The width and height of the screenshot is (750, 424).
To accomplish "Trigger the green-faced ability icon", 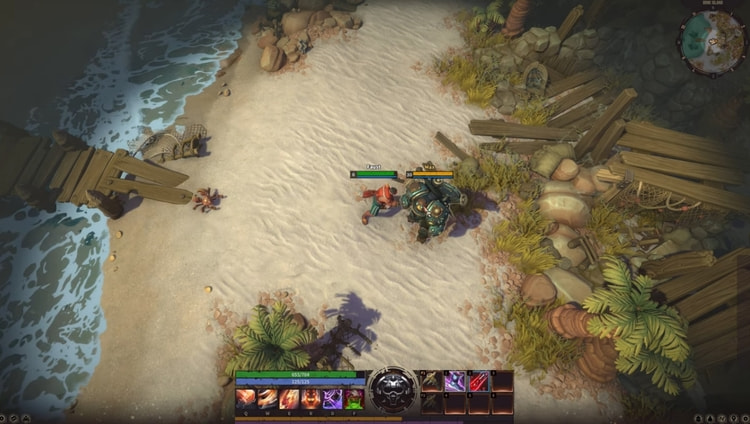I will click(355, 399).
